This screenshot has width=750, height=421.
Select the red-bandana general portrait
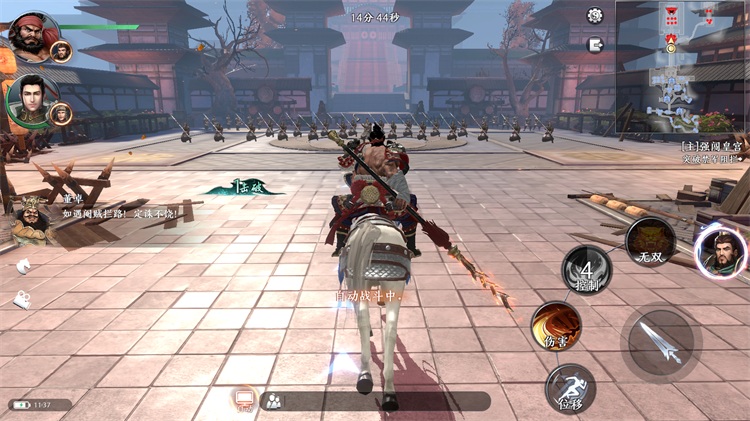(x=32, y=36)
